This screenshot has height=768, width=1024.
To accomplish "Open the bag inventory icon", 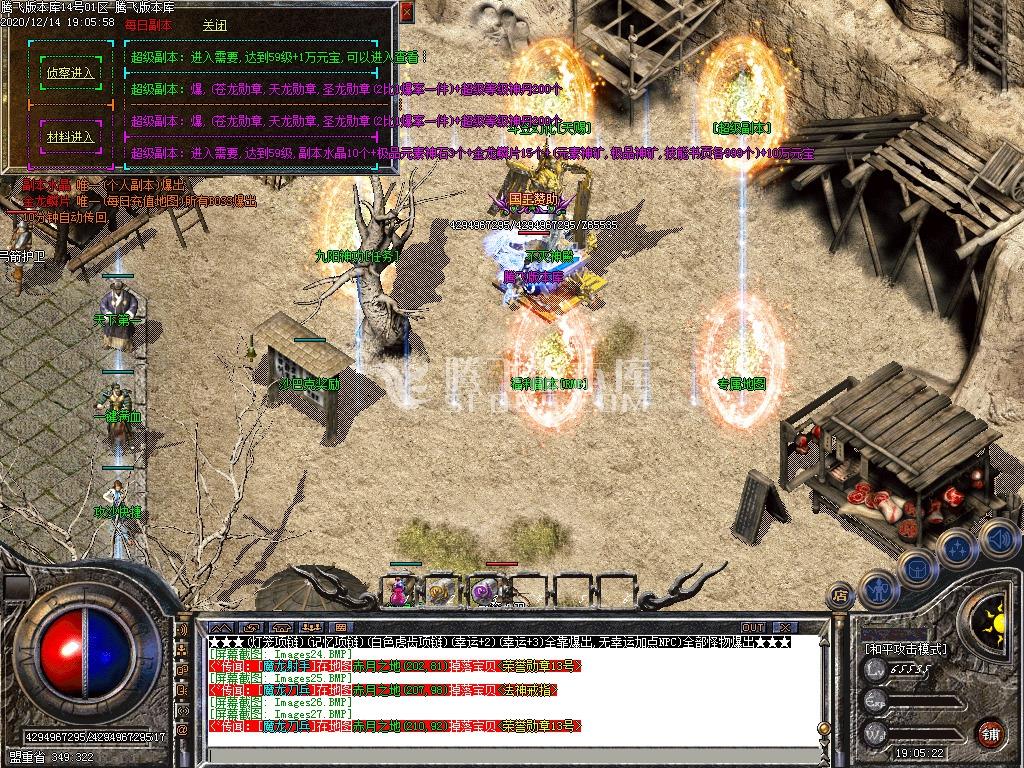I will pyautogui.click(x=917, y=567).
